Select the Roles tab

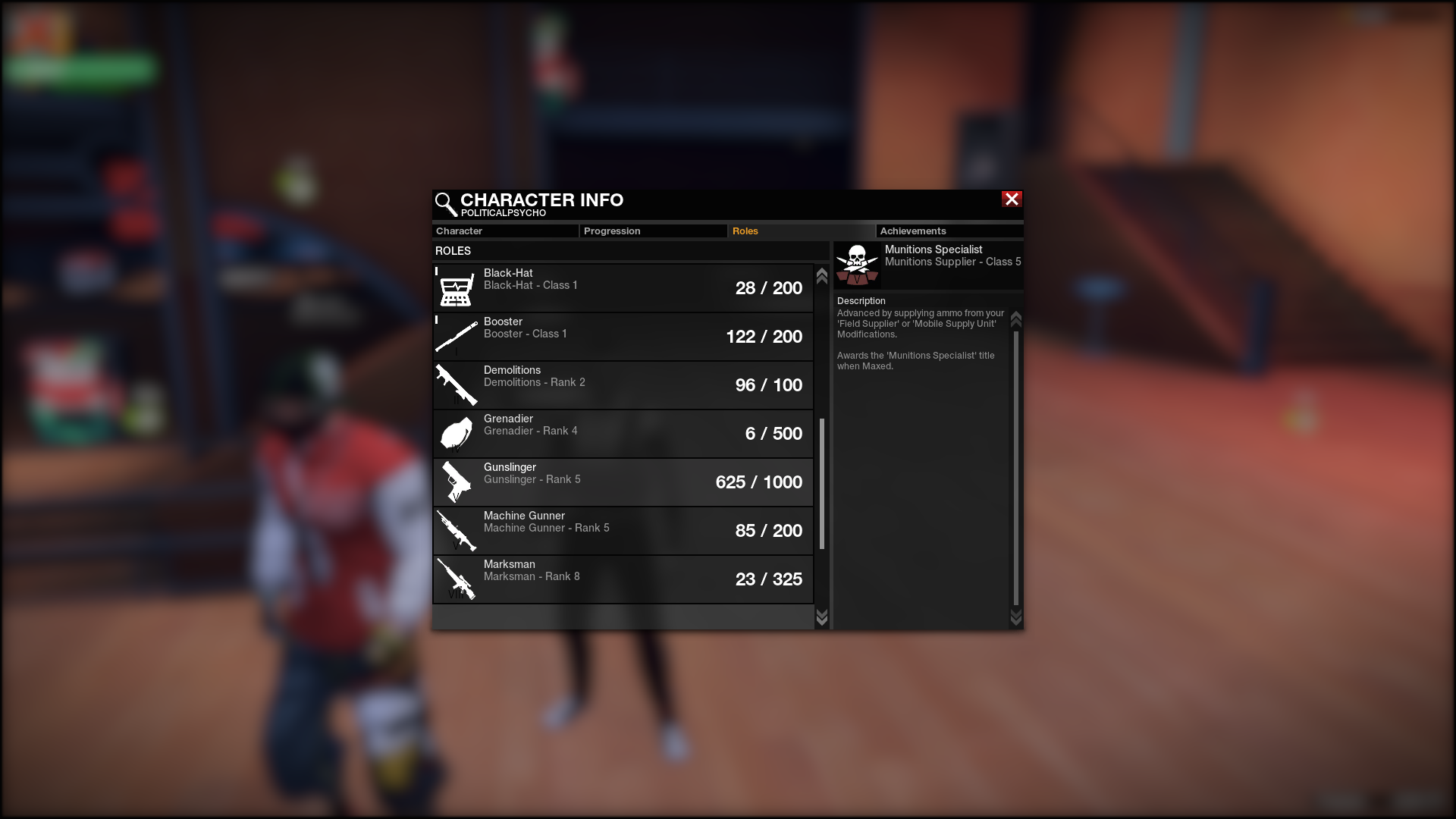coord(801,231)
